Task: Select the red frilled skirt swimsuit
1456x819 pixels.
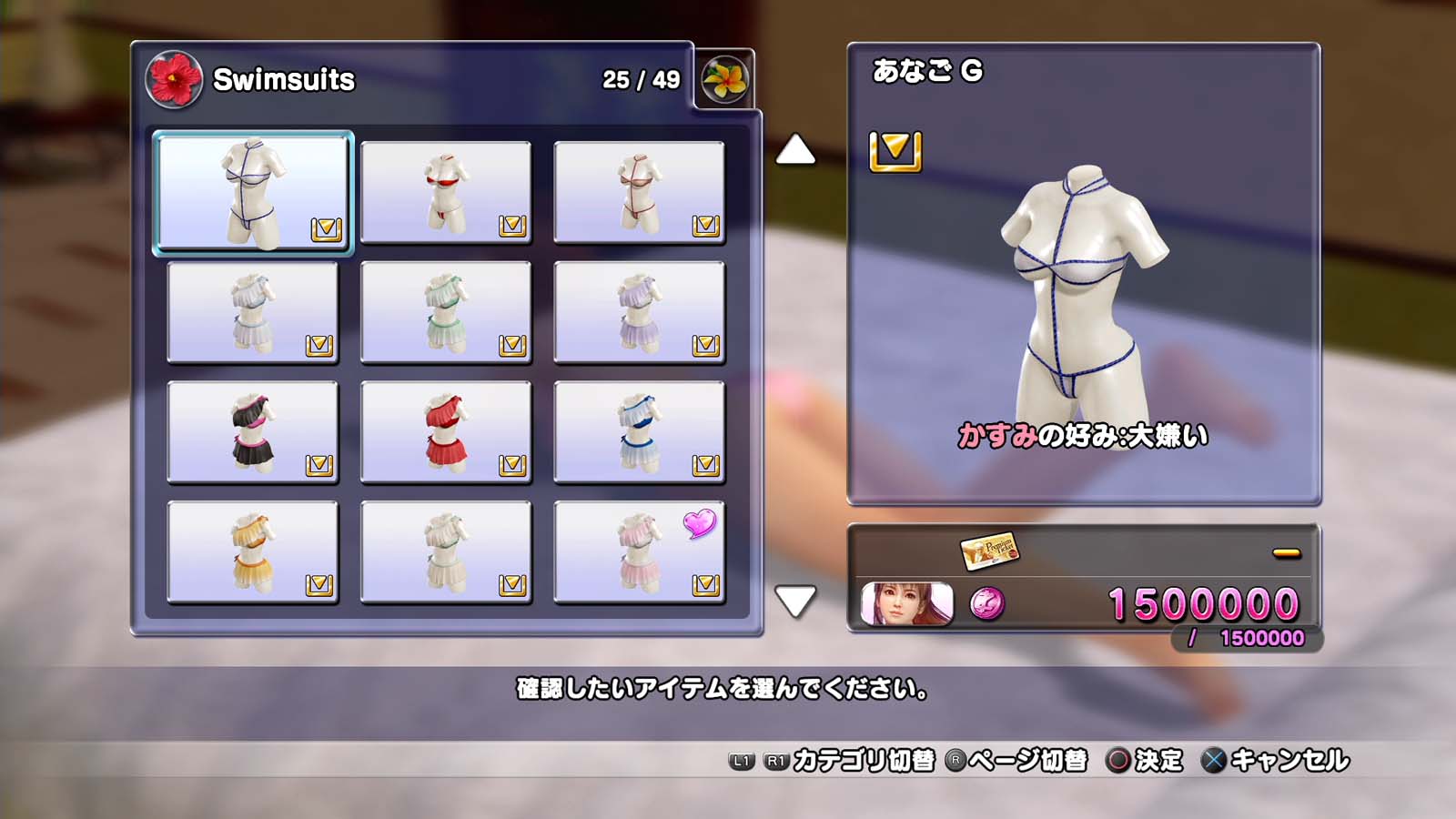Action: [446, 431]
